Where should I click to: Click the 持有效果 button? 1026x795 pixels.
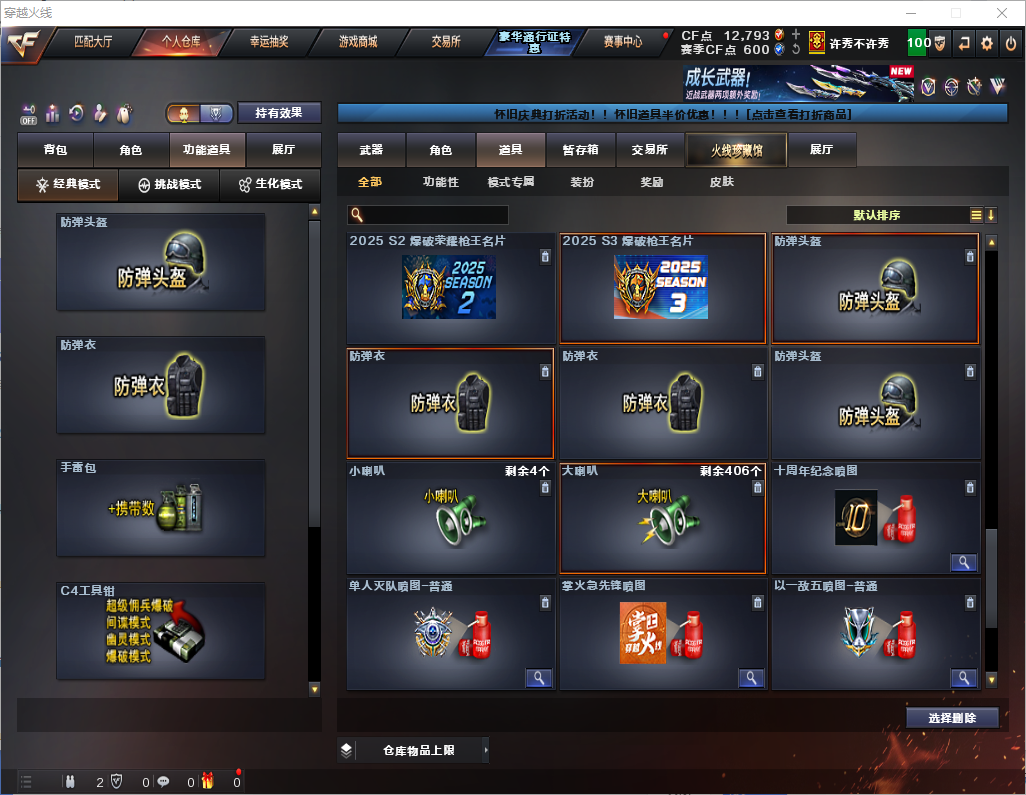(279, 113)
